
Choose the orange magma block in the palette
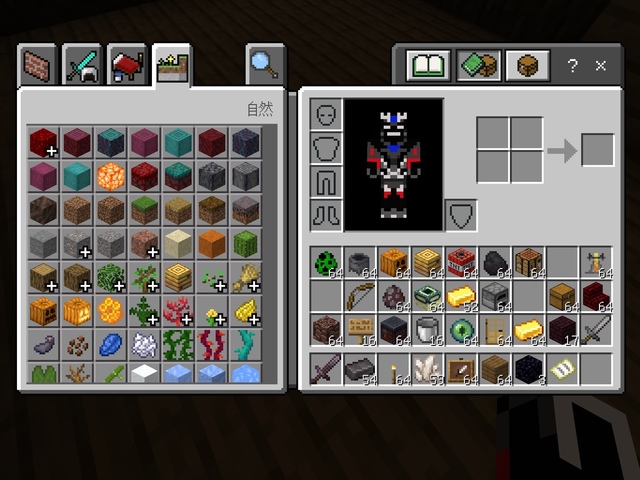110,176
